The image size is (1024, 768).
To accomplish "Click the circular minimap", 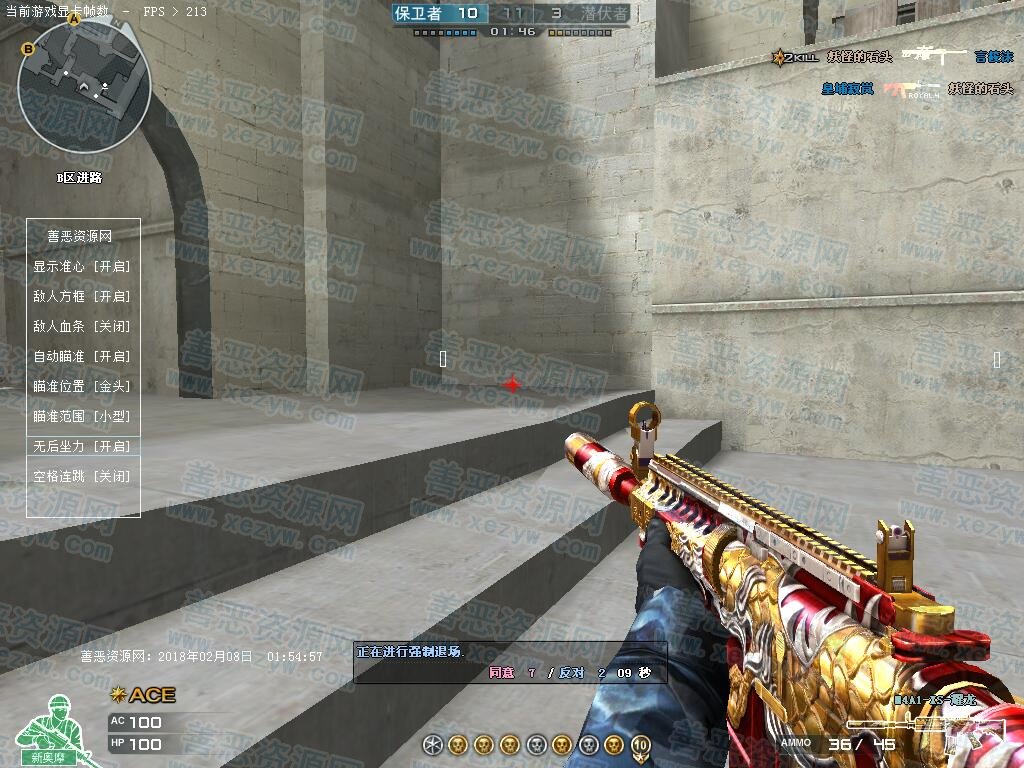I will click(x=84, y=88).
